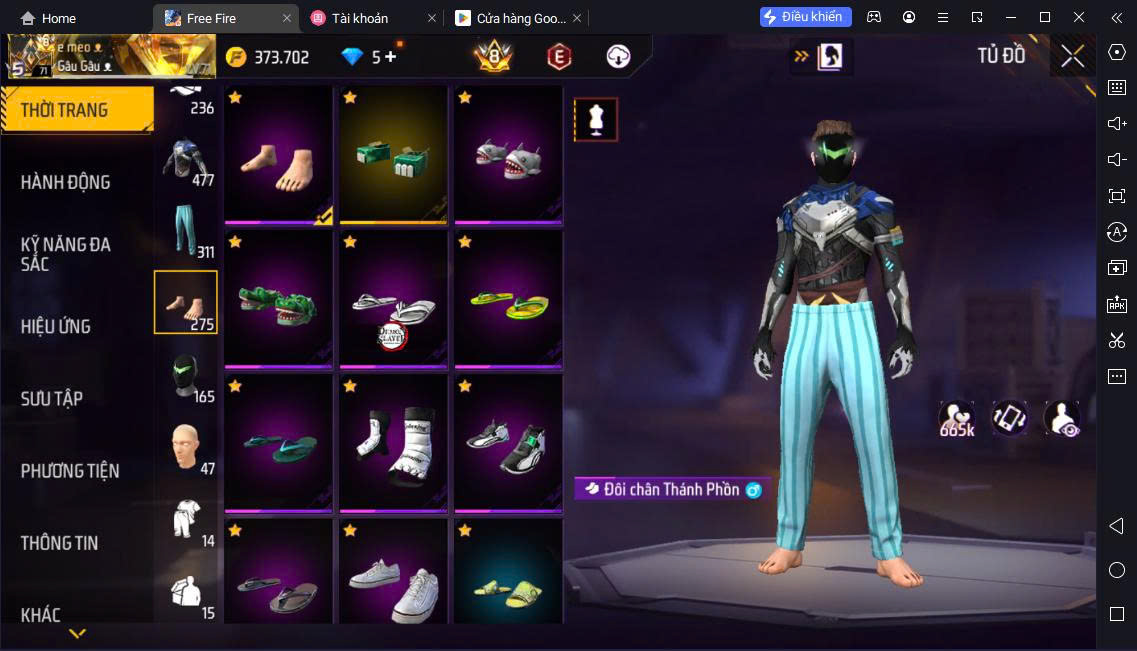Equip the green crocodile slippers
Viewport: 1137px width, 651px height.
(278, 299)
